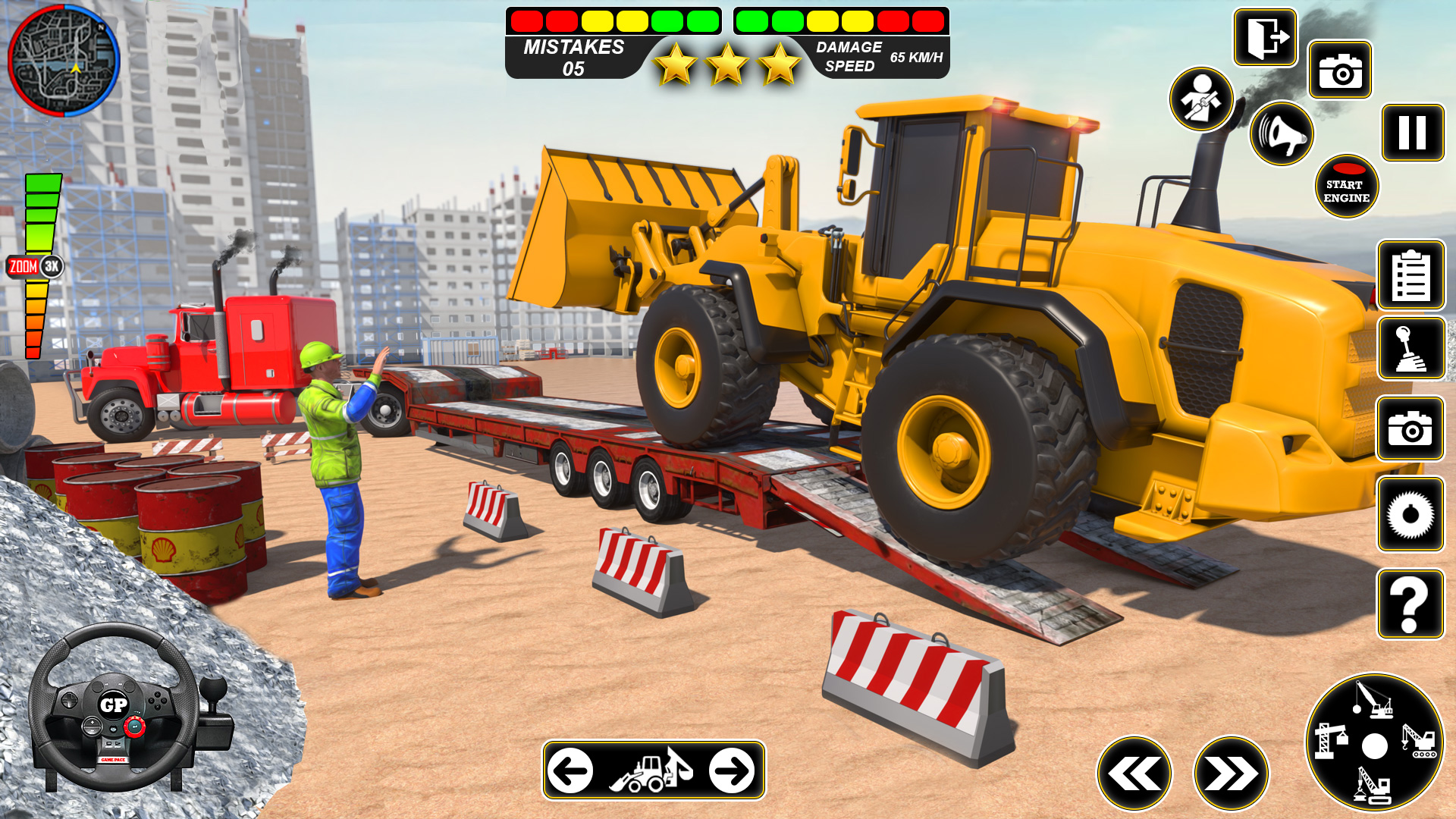
Task: Tap the character customization icon
Action: (1200, 100)
